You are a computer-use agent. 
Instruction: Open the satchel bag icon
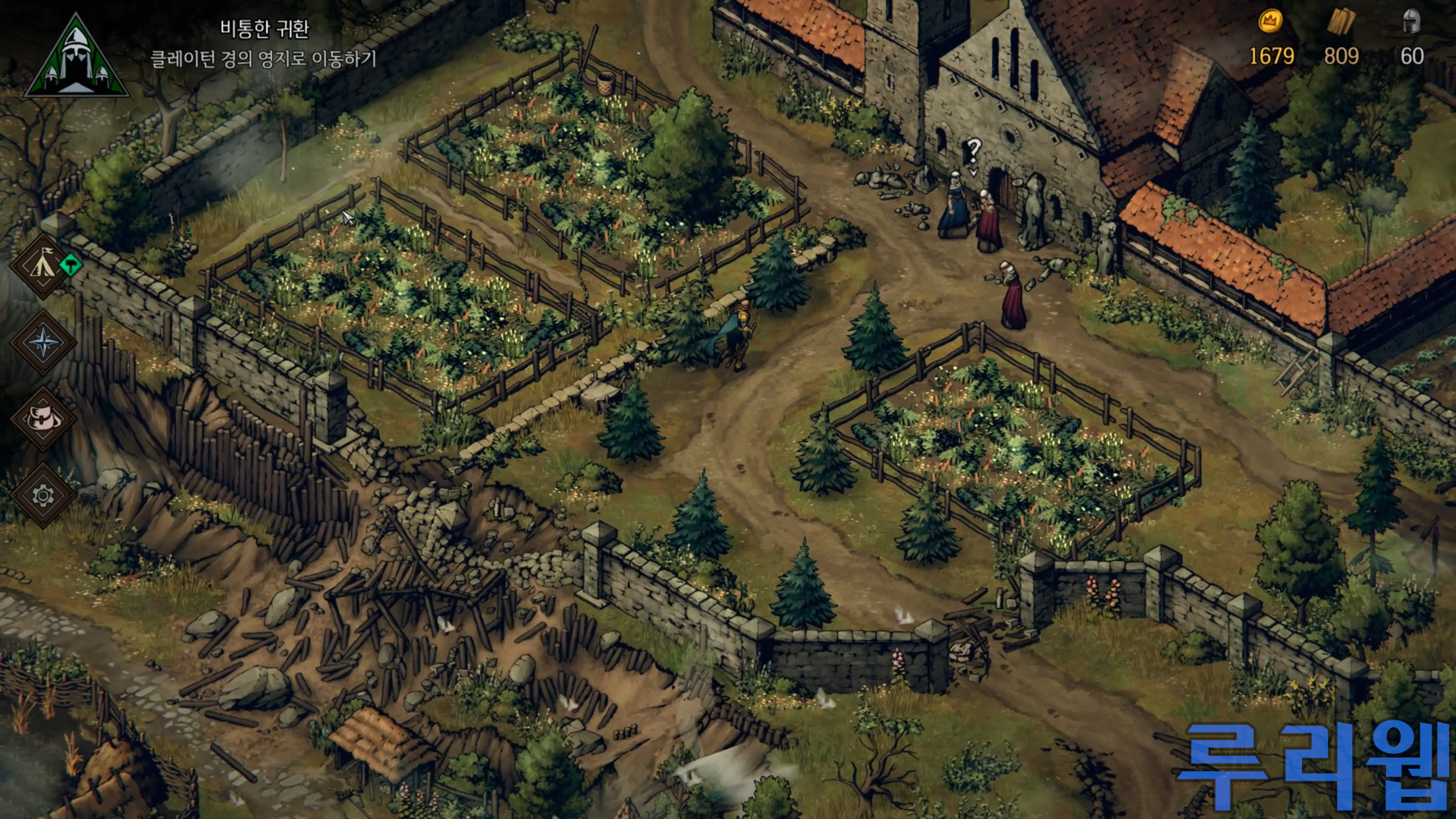click(x=43, y=419)
